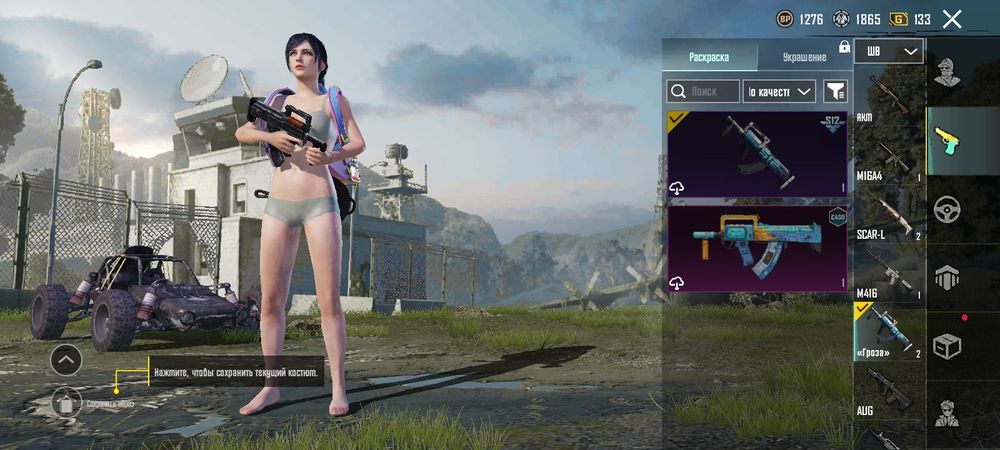Open the filter funnel button

pyautogui.click(x=835, y=92)
